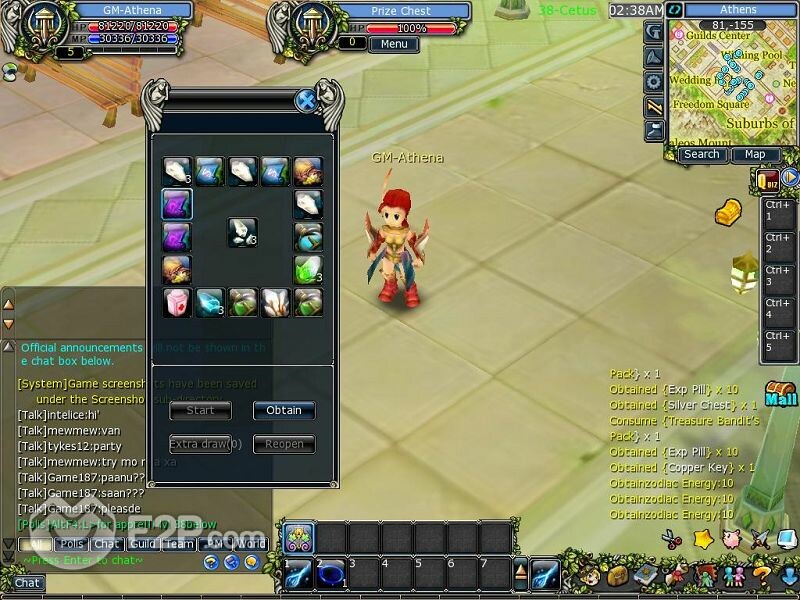Open the crossed swords icon

760,539
